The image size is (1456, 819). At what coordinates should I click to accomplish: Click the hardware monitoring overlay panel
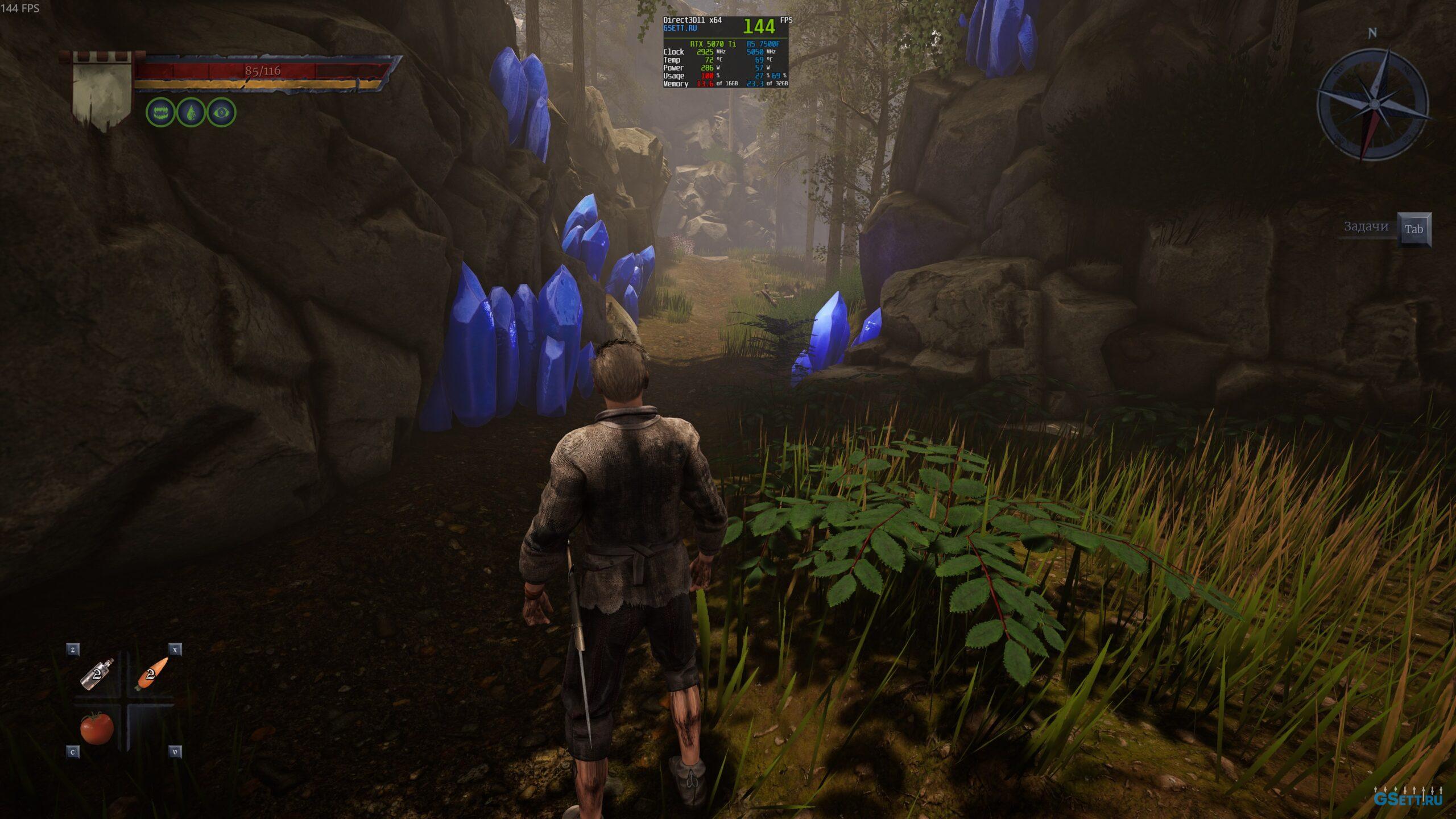[727, 52]
